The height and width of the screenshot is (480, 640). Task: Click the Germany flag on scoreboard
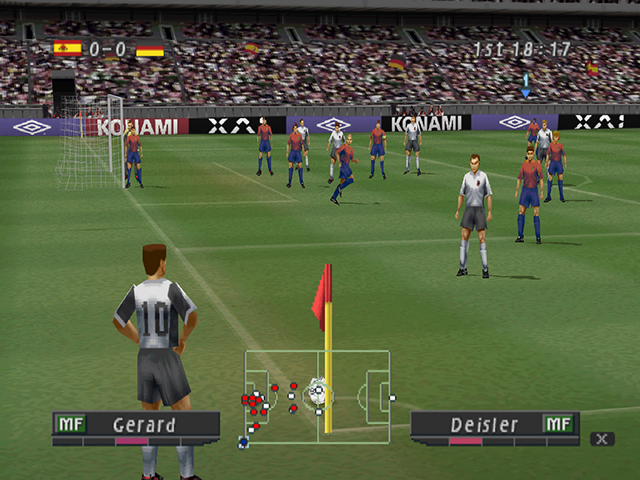(x=150, y=48)
